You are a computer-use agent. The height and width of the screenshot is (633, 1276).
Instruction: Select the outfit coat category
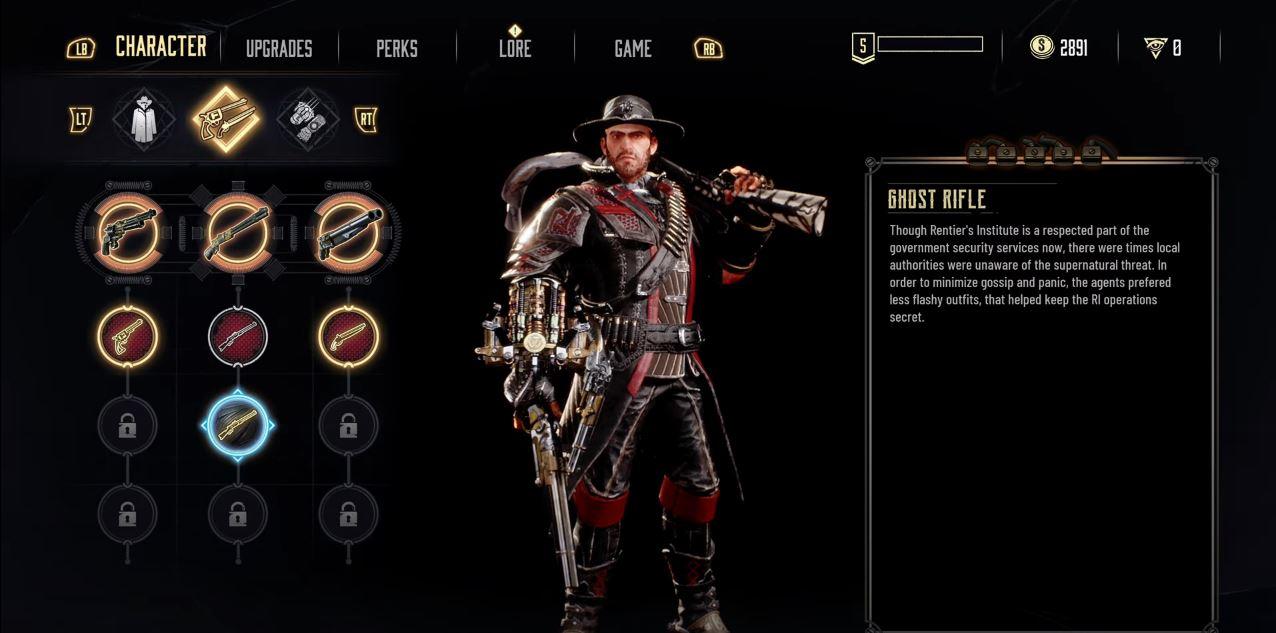coord(144,119)
